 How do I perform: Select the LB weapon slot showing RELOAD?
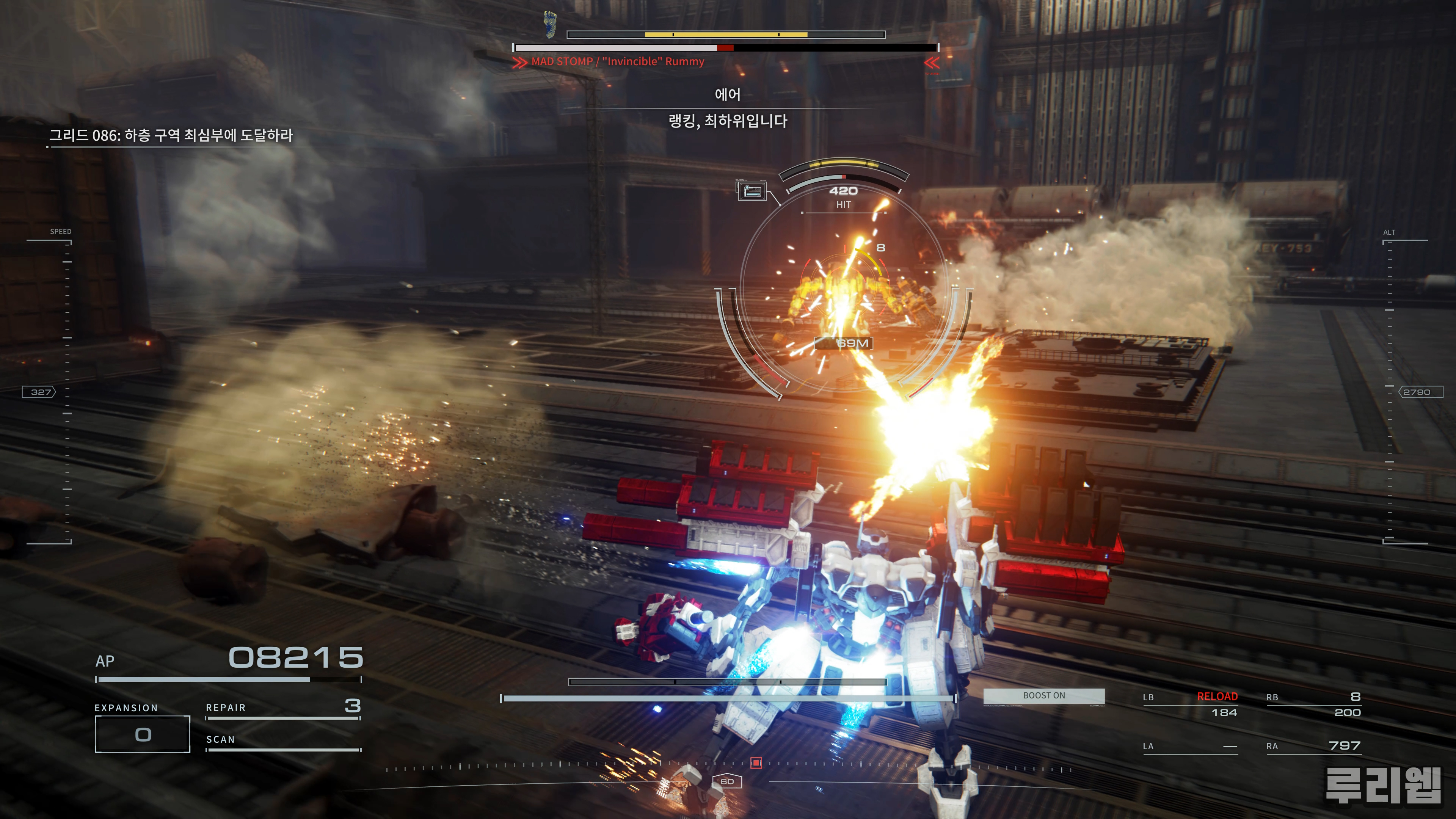click(x=1190, y=704)
